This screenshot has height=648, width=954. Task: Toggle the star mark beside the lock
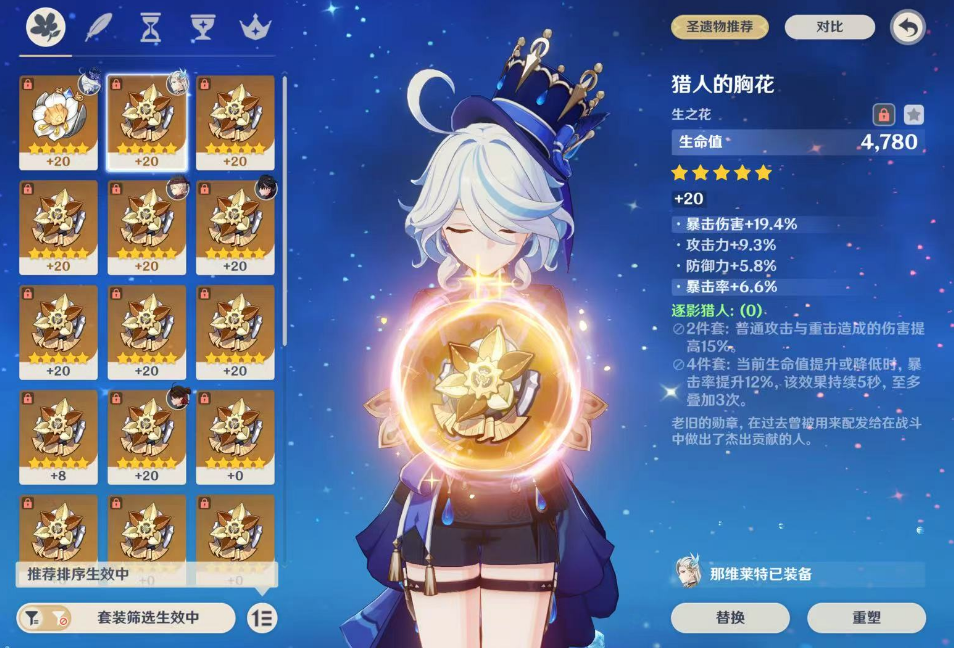[913, 114]
